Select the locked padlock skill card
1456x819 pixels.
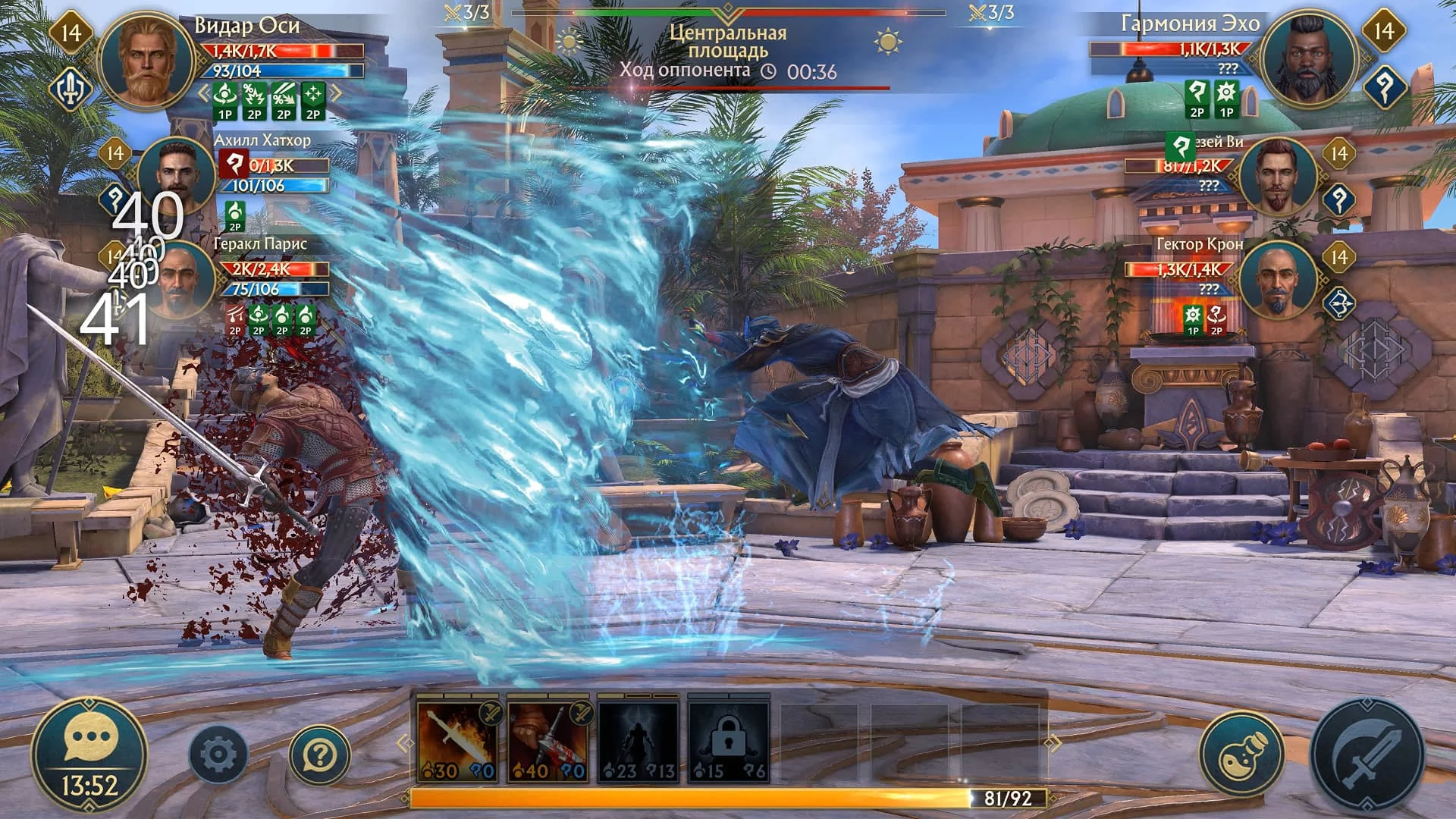tap(728, 741)
